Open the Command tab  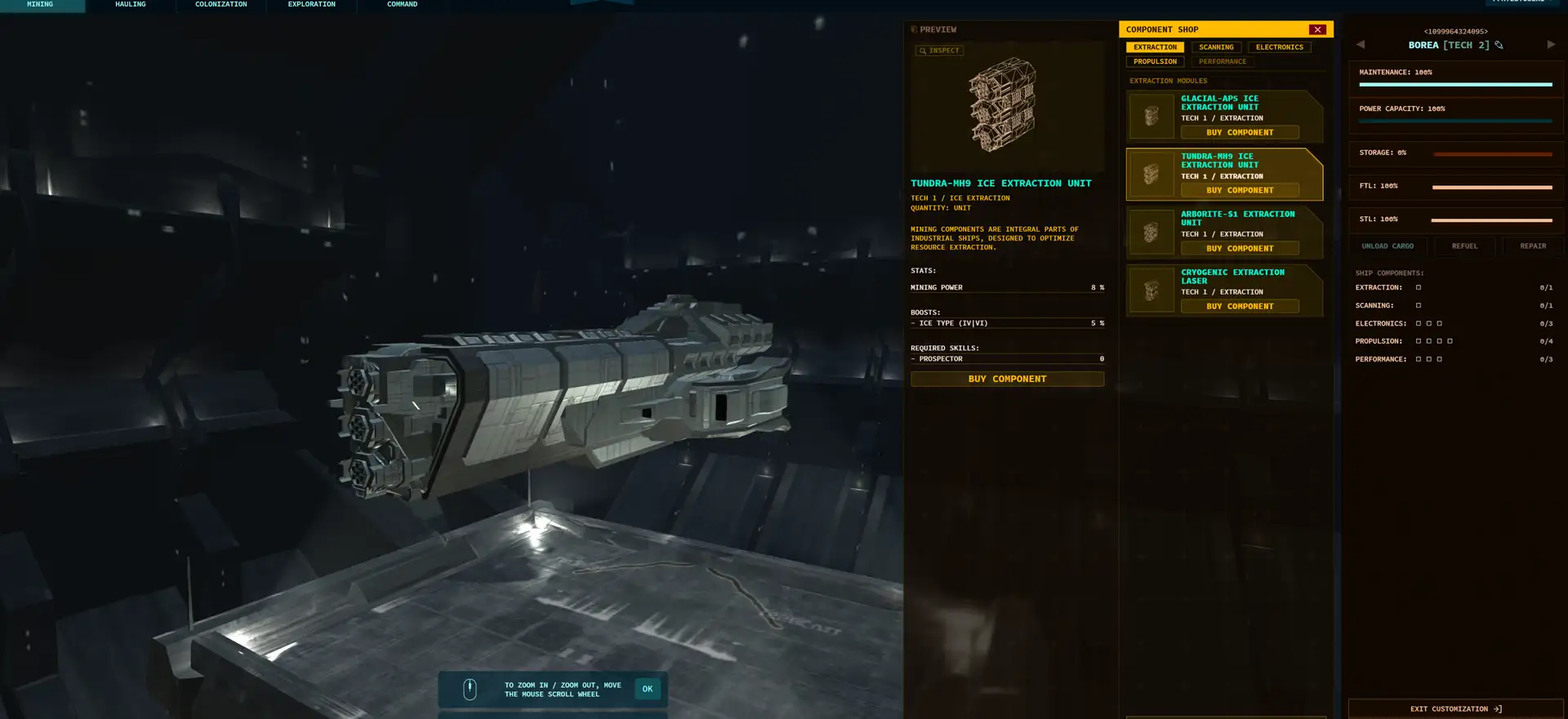click(402, 5)
